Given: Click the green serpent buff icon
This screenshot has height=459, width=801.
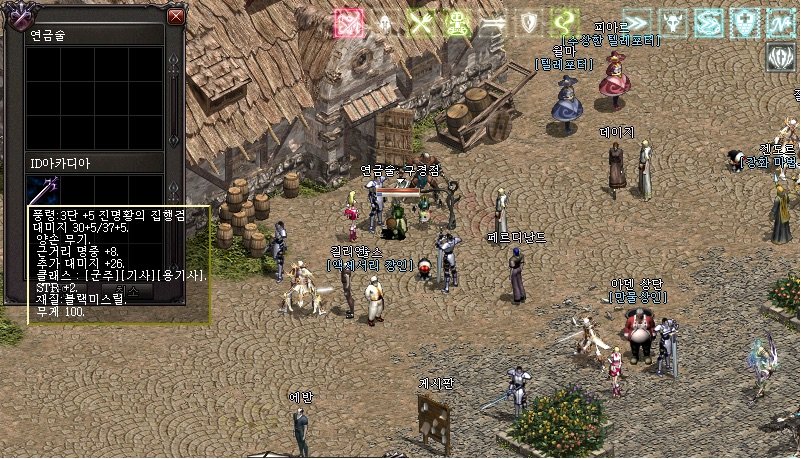Looking at the screenshot, I should [565, 23].
